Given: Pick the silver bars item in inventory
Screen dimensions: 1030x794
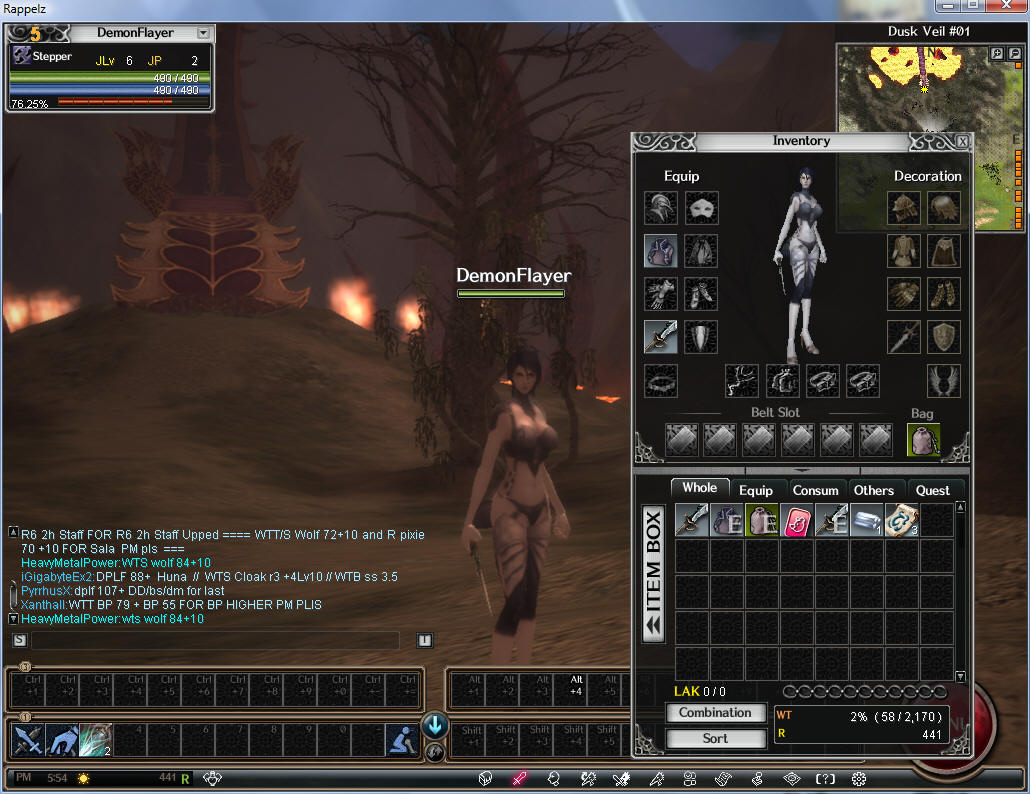Looking at the screenshot, I should pyautogui.click(x=865, y=520).
